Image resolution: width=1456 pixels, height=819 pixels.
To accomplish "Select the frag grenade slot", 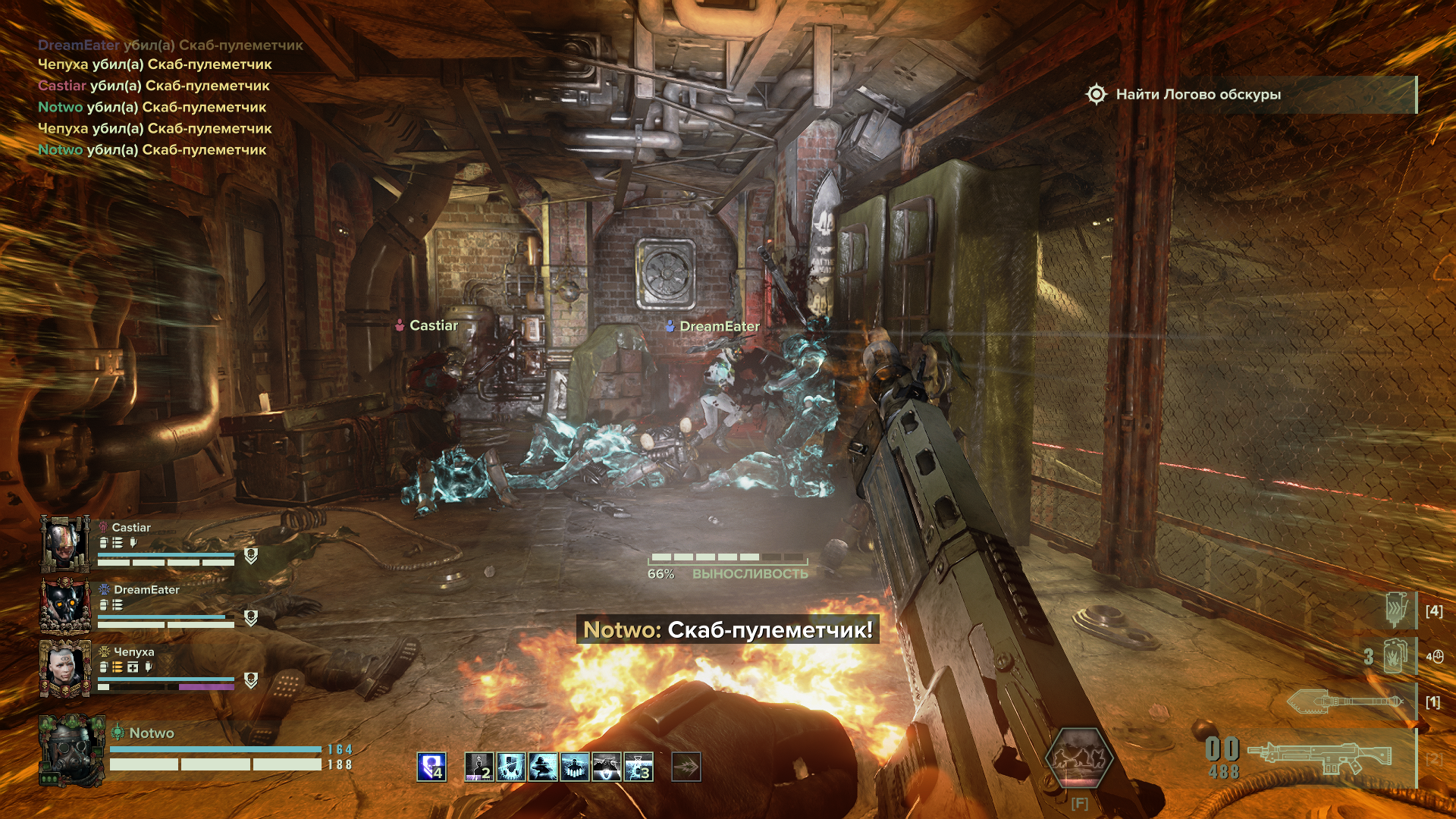I will coord(1394,656).
